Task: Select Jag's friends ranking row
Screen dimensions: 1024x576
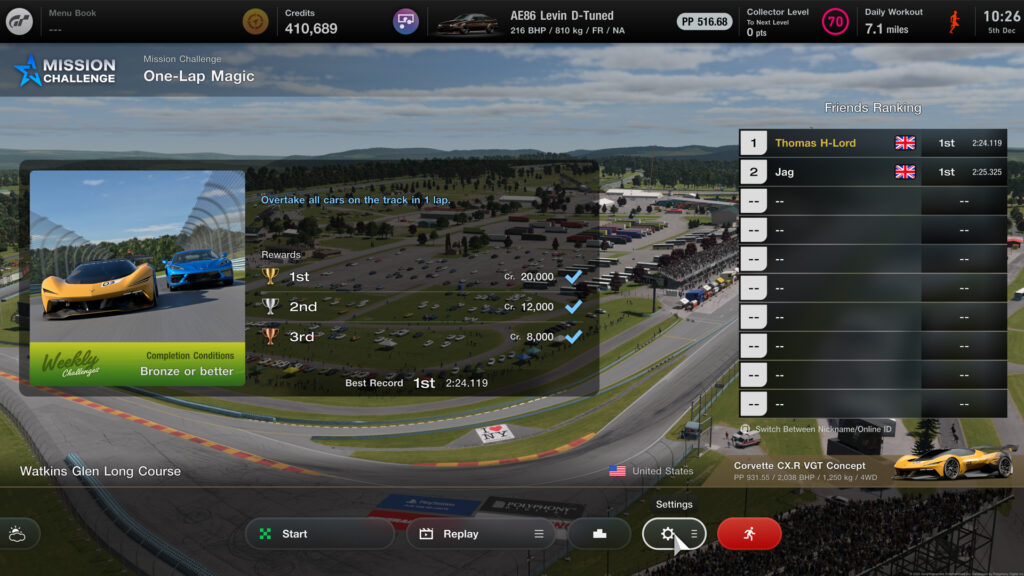Action: click(872, 172)
